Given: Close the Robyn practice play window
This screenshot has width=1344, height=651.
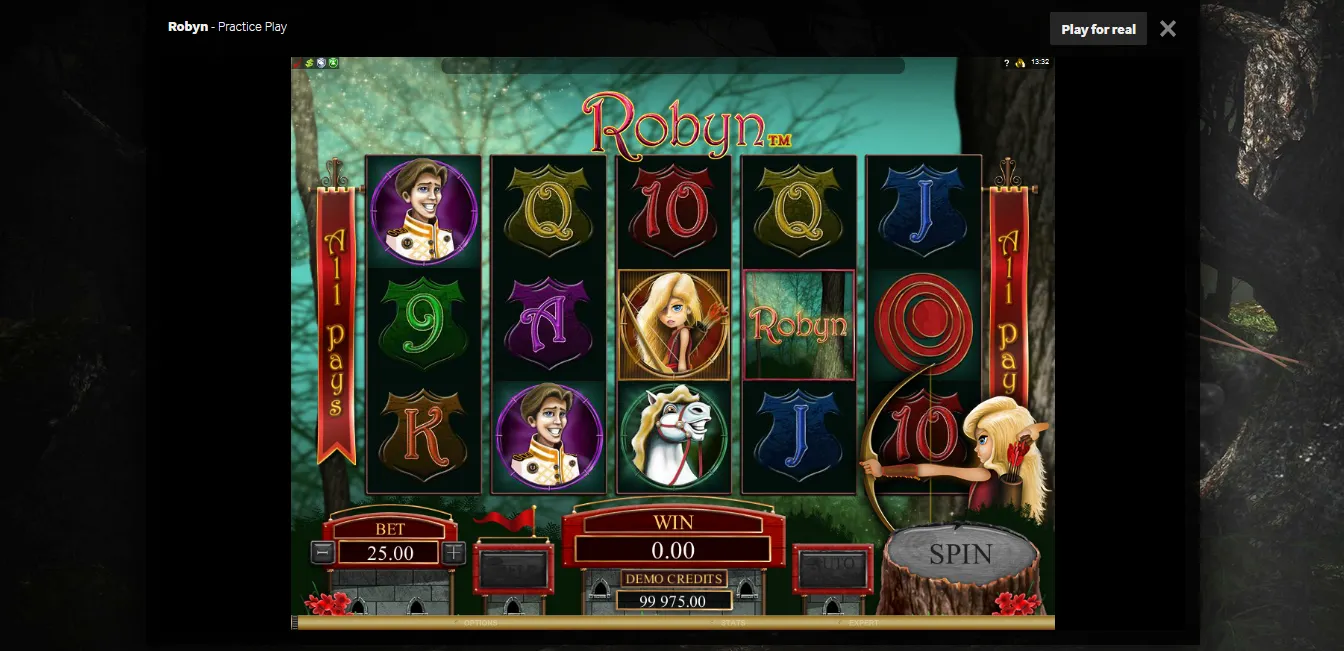Looking at the screenshot, I should [1168, 29].
